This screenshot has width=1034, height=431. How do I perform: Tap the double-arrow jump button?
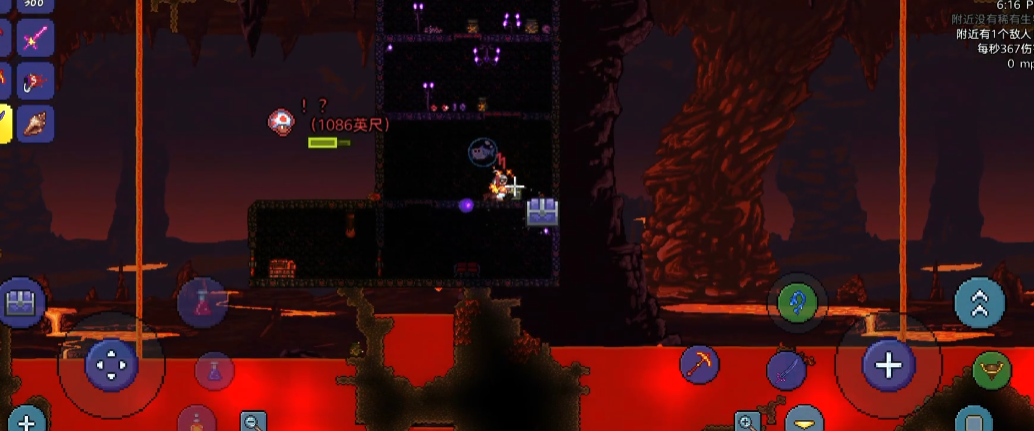(x=979, y=303)
